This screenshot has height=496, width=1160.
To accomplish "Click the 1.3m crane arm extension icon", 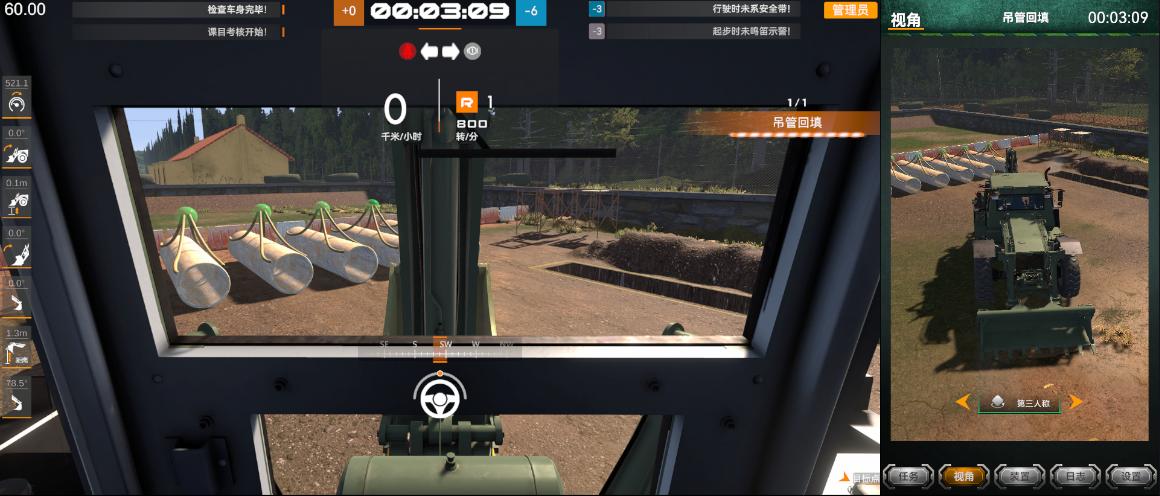I will (x=17, y=352).
